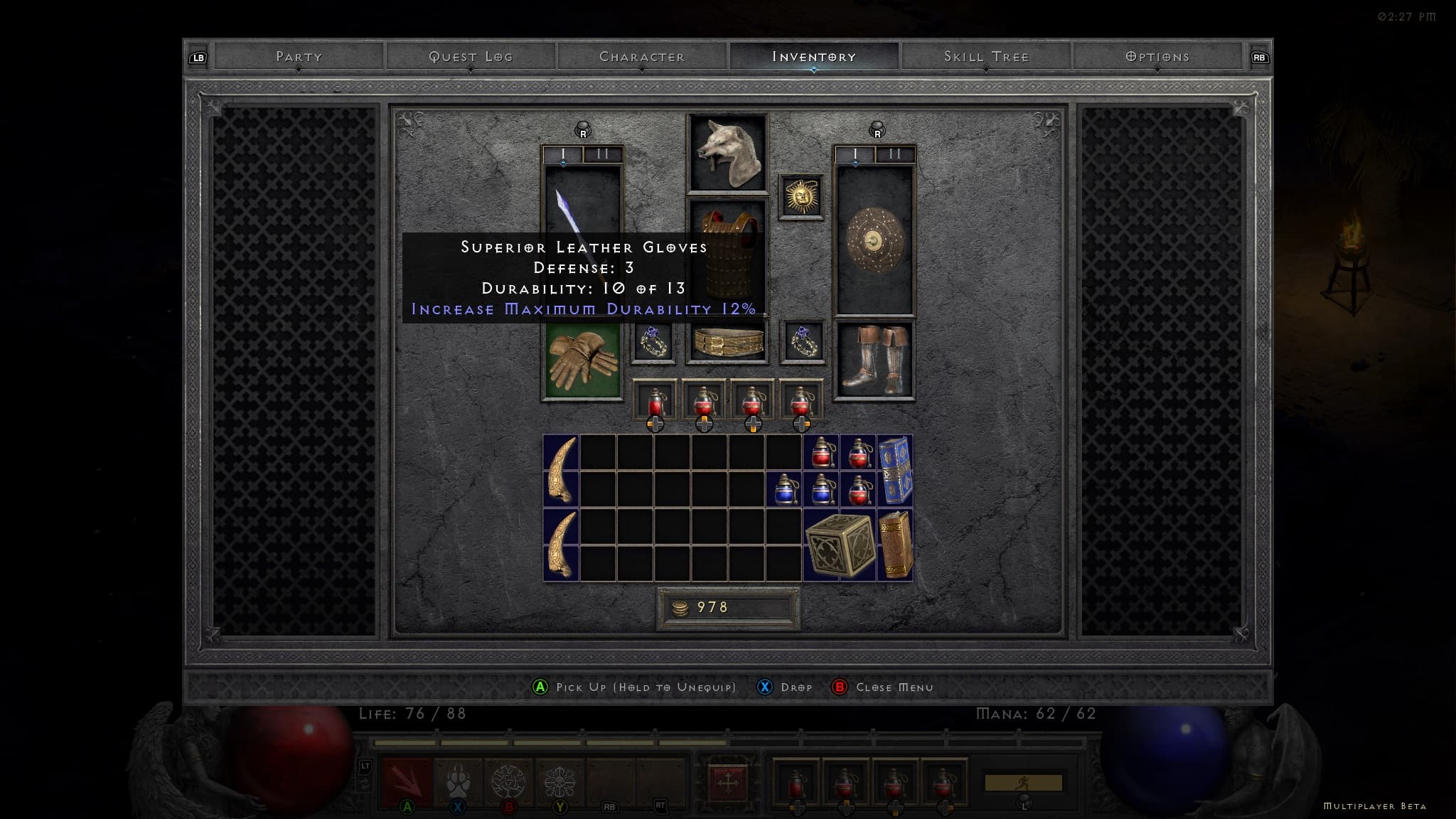Viewport: 1456px width, 819px height.
Task: Choose the equipped leather gloves
Action: pyautogui.click(x=582, y=361)
